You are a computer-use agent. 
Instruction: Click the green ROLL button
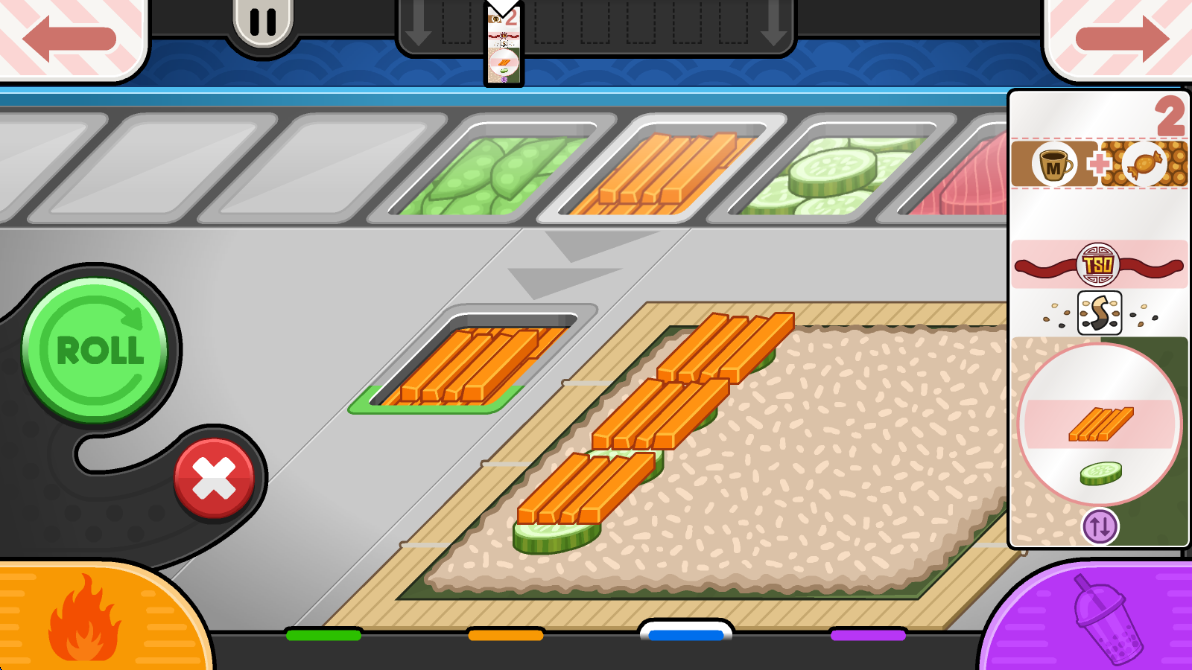point(94,350)
